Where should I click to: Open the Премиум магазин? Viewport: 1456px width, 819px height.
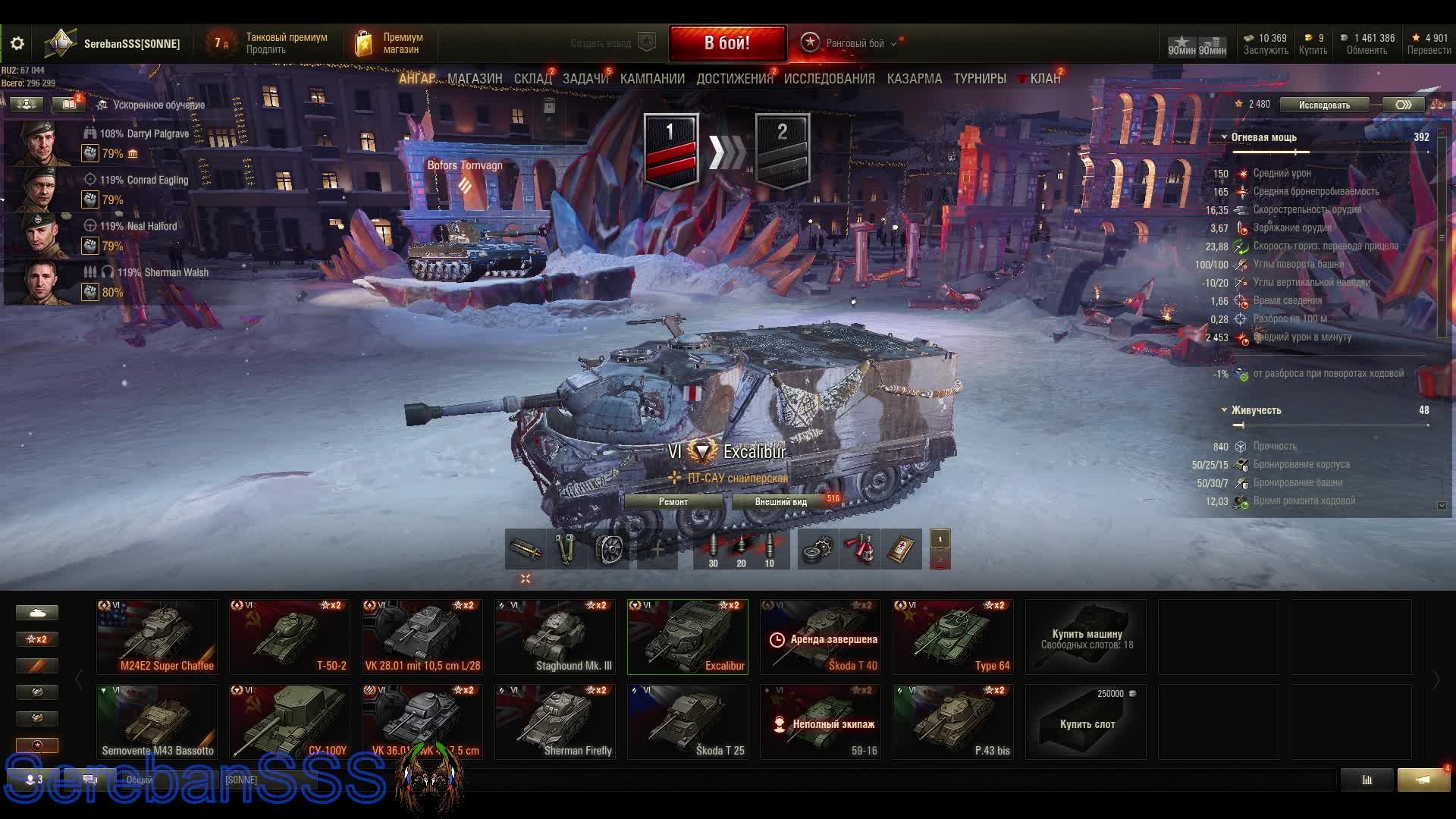[x=391, y=43]
